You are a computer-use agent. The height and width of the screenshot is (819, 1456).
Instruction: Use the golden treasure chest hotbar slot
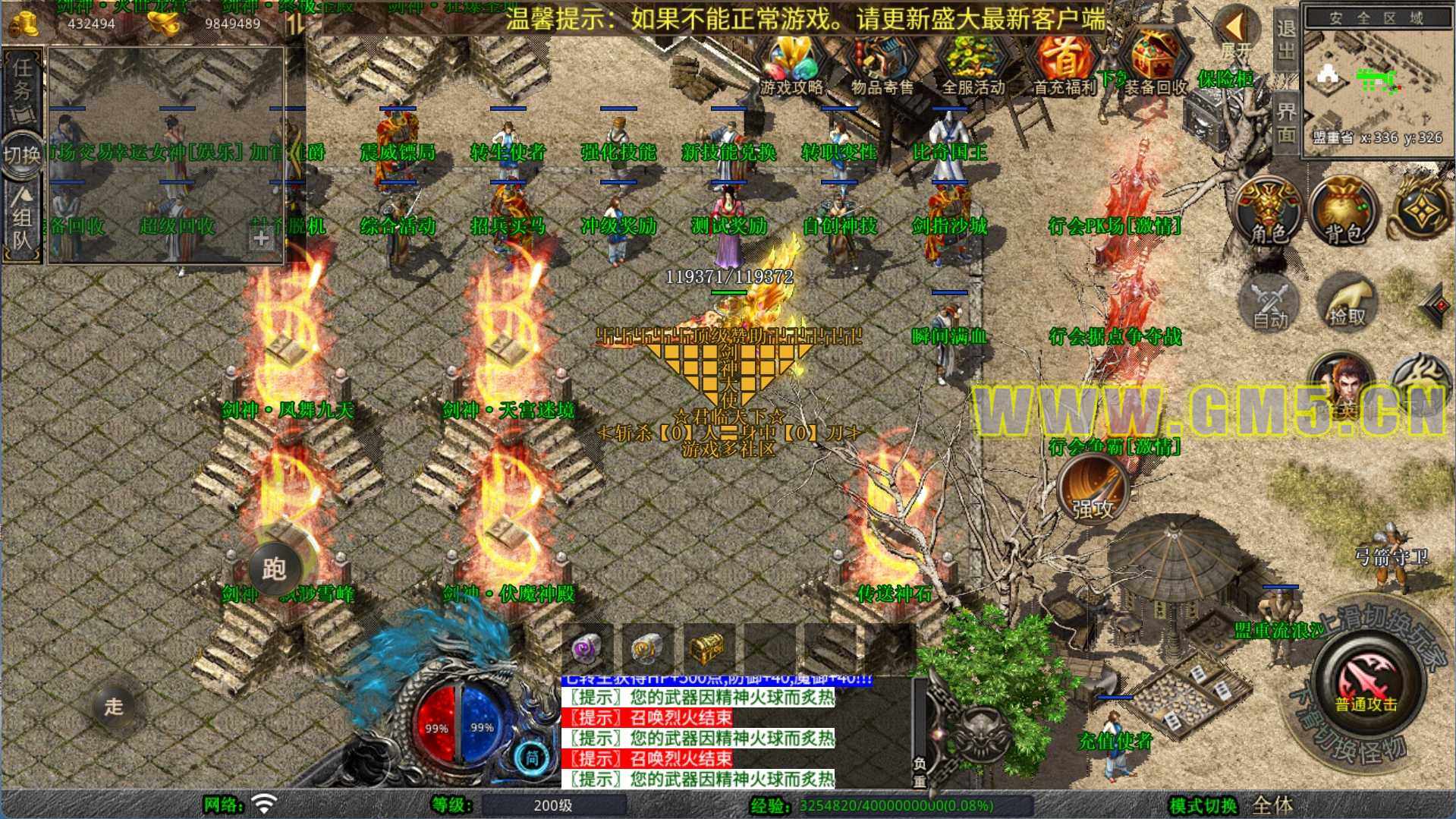tap(707, 647)
